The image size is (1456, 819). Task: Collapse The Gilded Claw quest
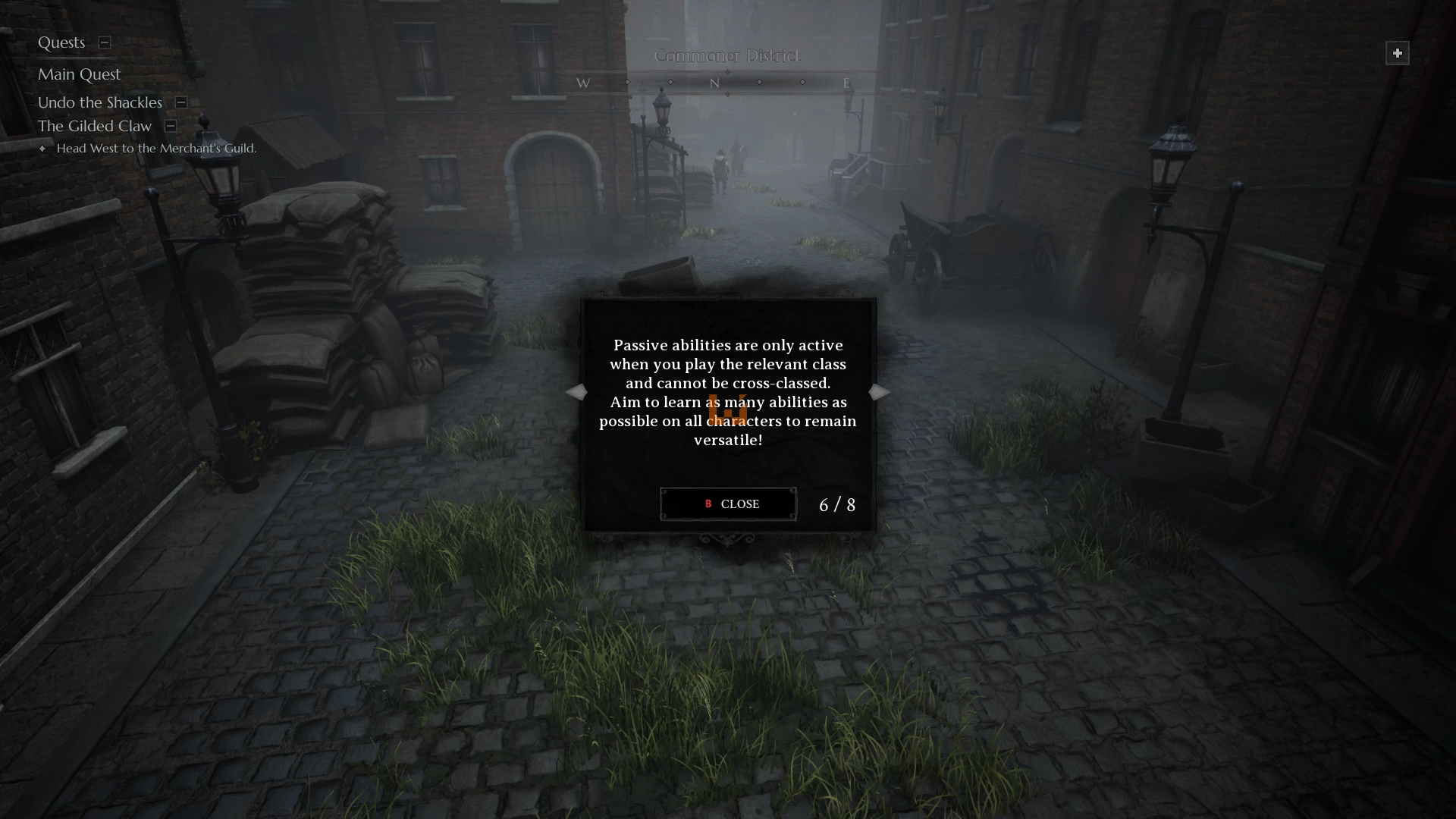click(x=171, y=126)
